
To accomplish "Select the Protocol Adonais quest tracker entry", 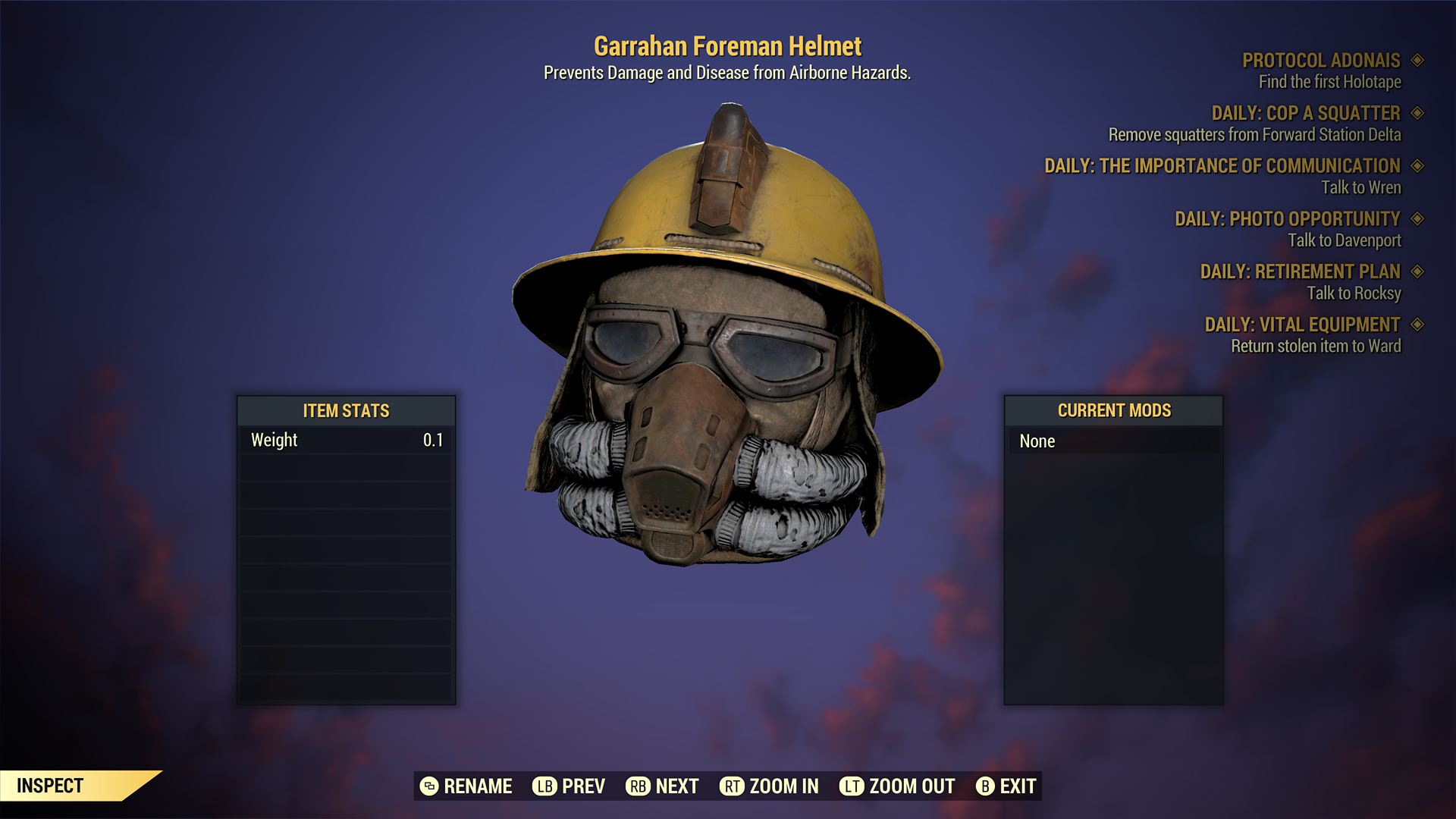I will click(1320, 61).
